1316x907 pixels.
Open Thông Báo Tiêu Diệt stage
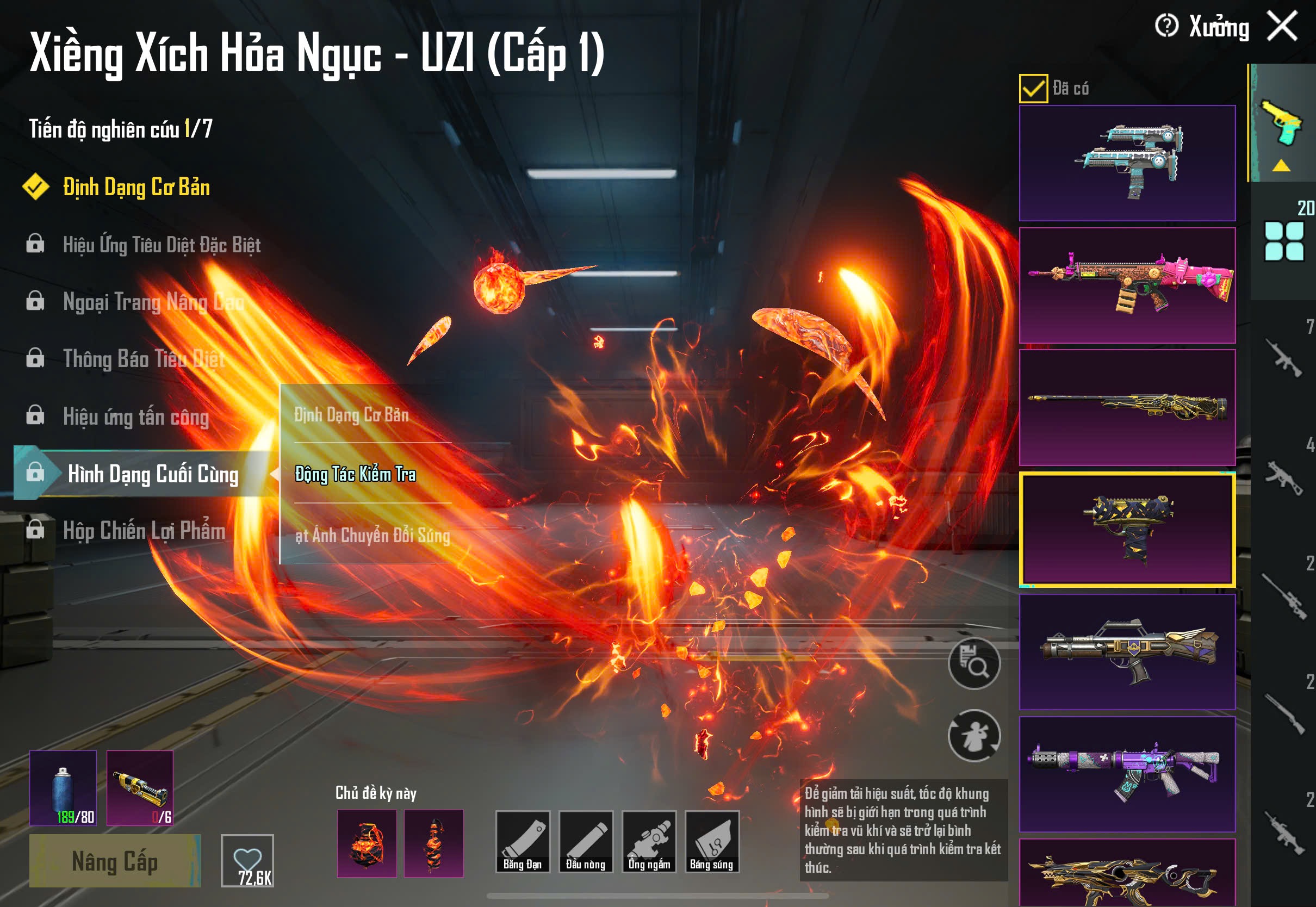144,359
